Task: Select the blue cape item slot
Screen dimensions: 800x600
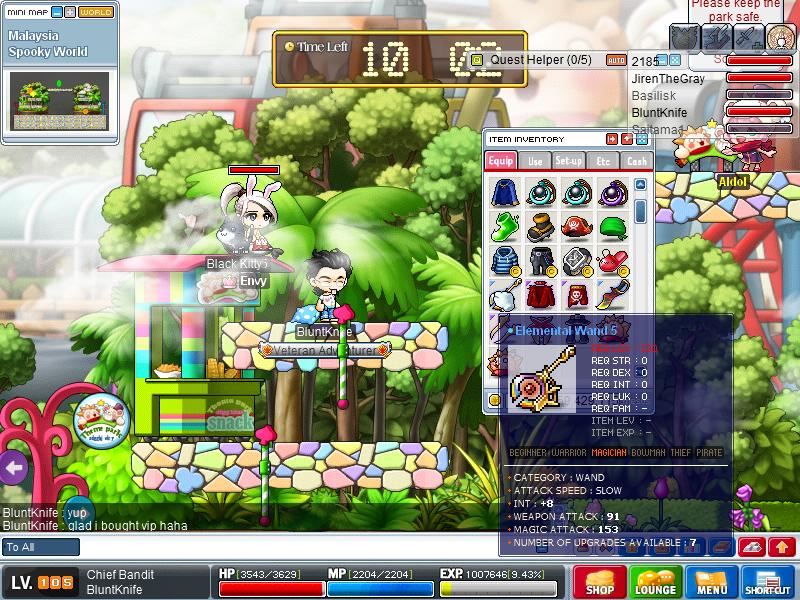Action: click(504, 193)
